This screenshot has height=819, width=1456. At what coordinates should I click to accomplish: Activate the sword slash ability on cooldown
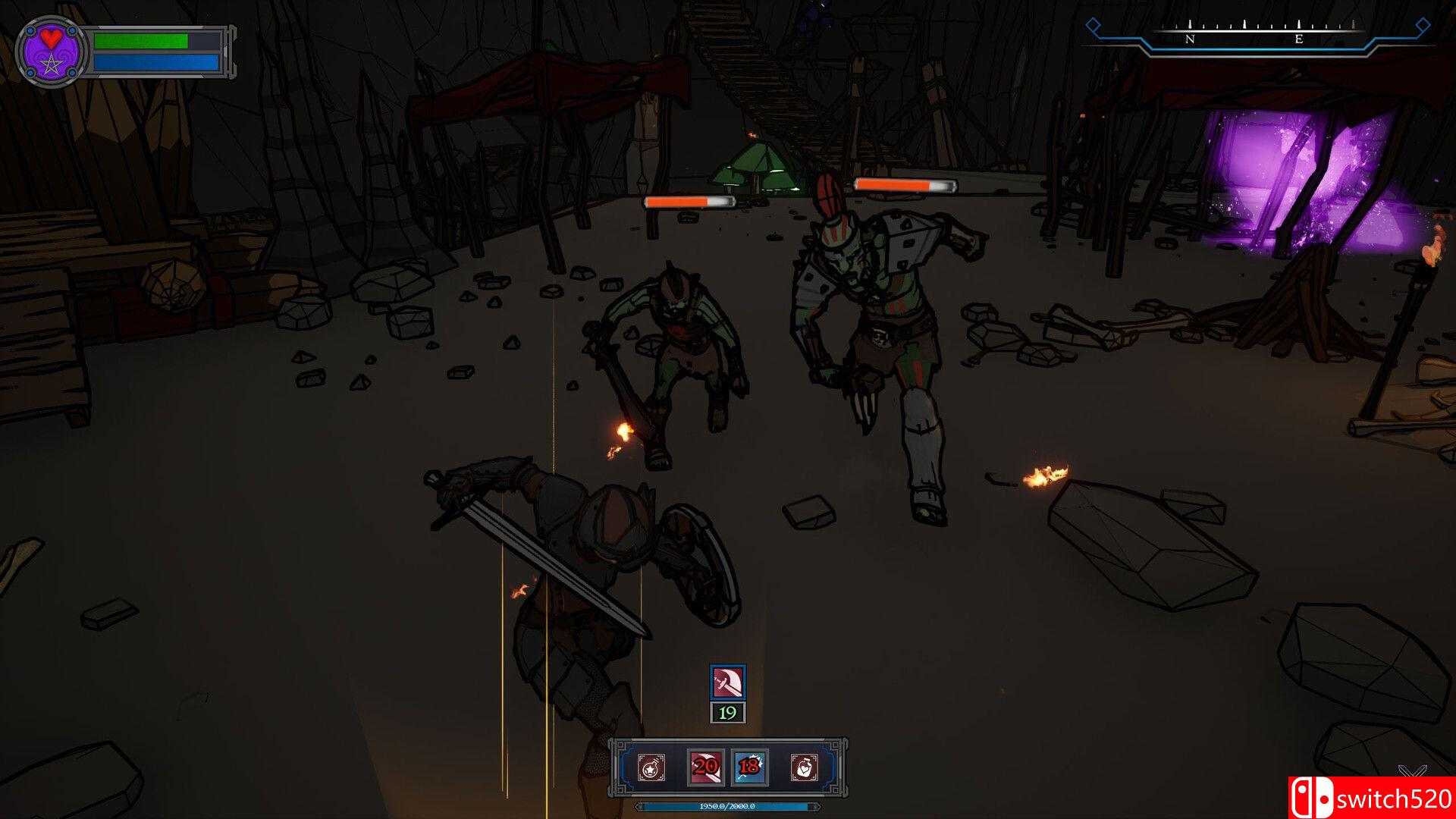point(705,767)
